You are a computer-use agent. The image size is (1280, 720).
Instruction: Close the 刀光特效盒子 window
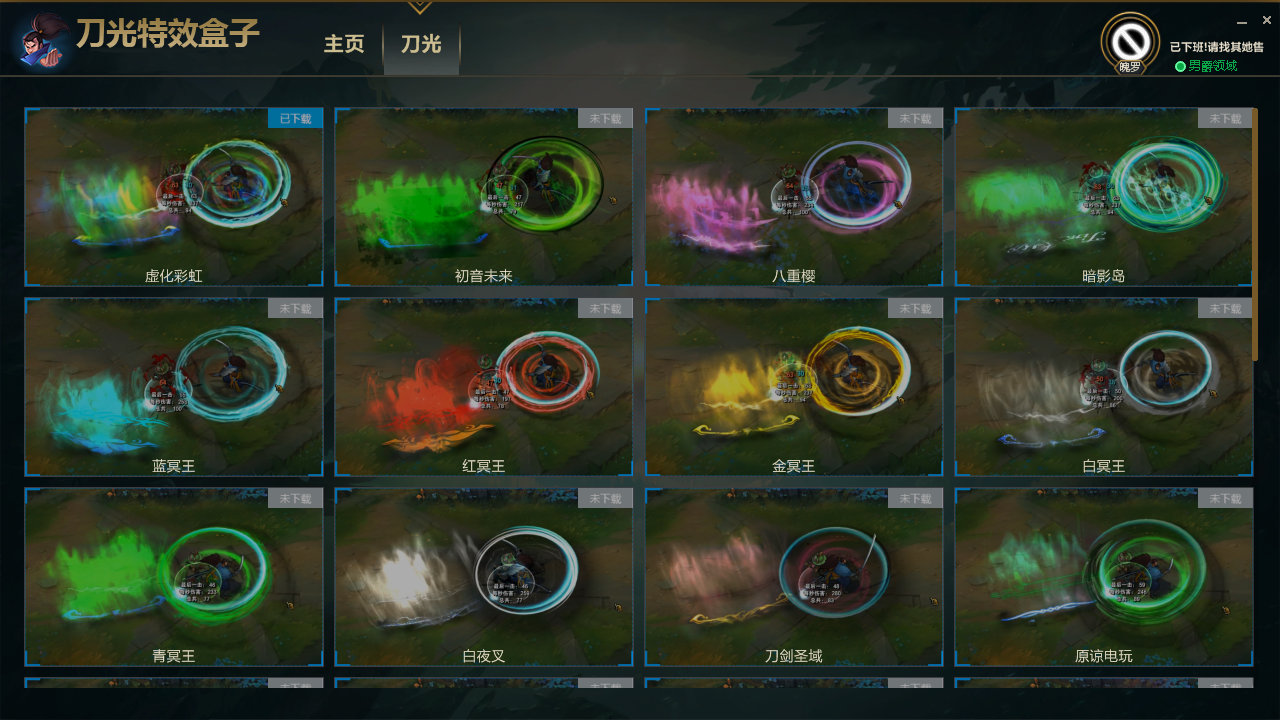click(1267, 20)
